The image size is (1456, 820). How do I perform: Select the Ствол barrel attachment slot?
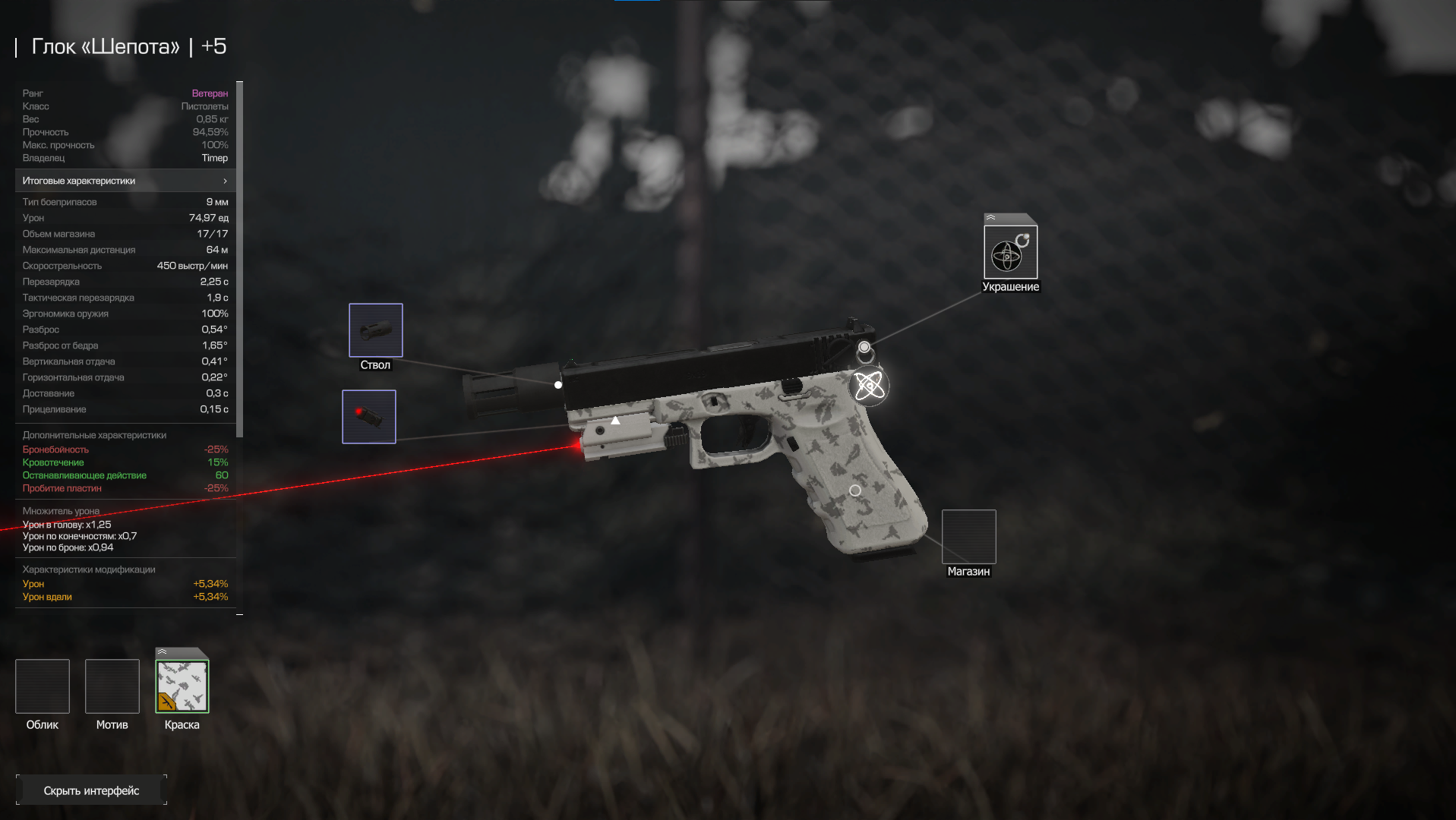pyautogui.click(x=375, y=330)
